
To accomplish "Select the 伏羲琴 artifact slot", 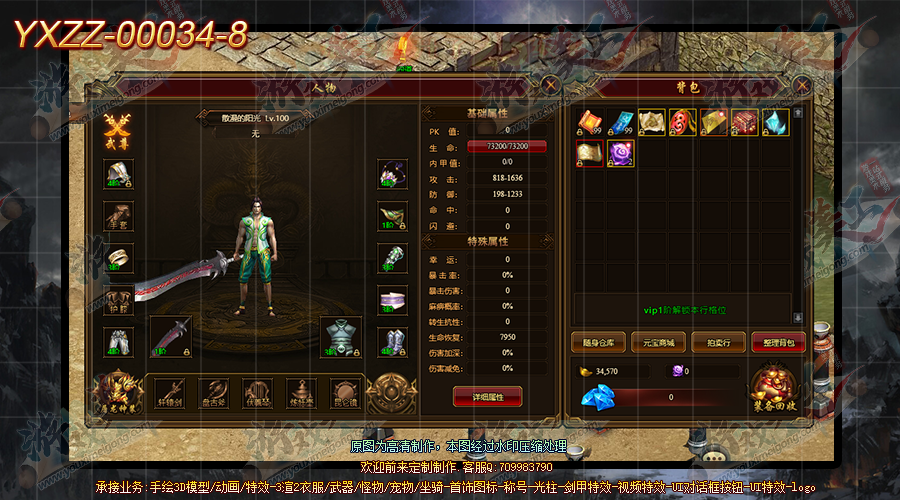I will 257,392.
